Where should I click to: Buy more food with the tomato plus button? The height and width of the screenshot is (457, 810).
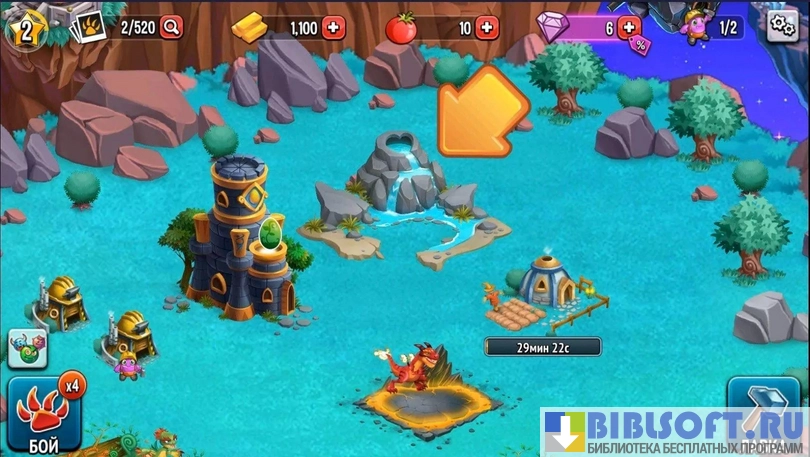487,28
